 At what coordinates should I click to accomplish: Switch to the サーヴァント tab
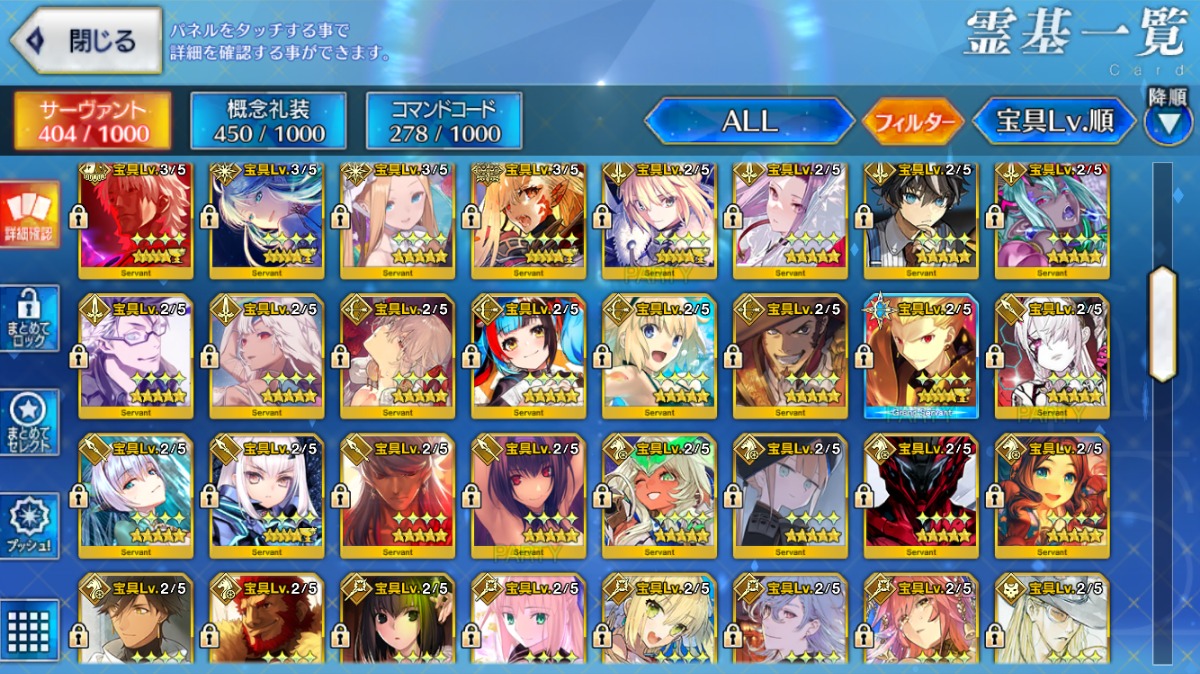[92, 122]
